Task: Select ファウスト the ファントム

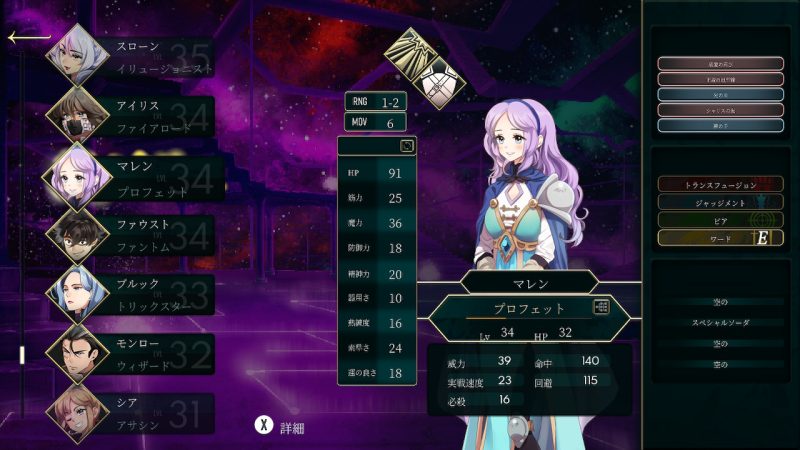Action: pyautogui.click(x=140, y=236)
